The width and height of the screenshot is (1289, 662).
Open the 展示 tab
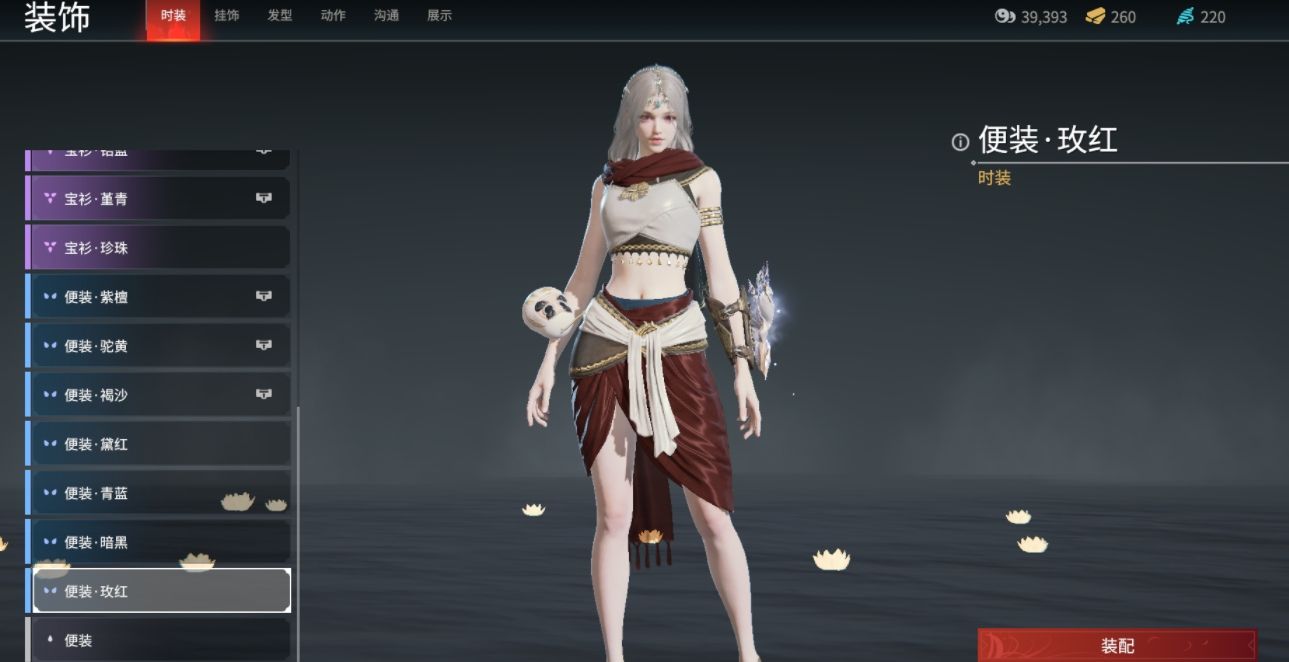coord(439,16)
